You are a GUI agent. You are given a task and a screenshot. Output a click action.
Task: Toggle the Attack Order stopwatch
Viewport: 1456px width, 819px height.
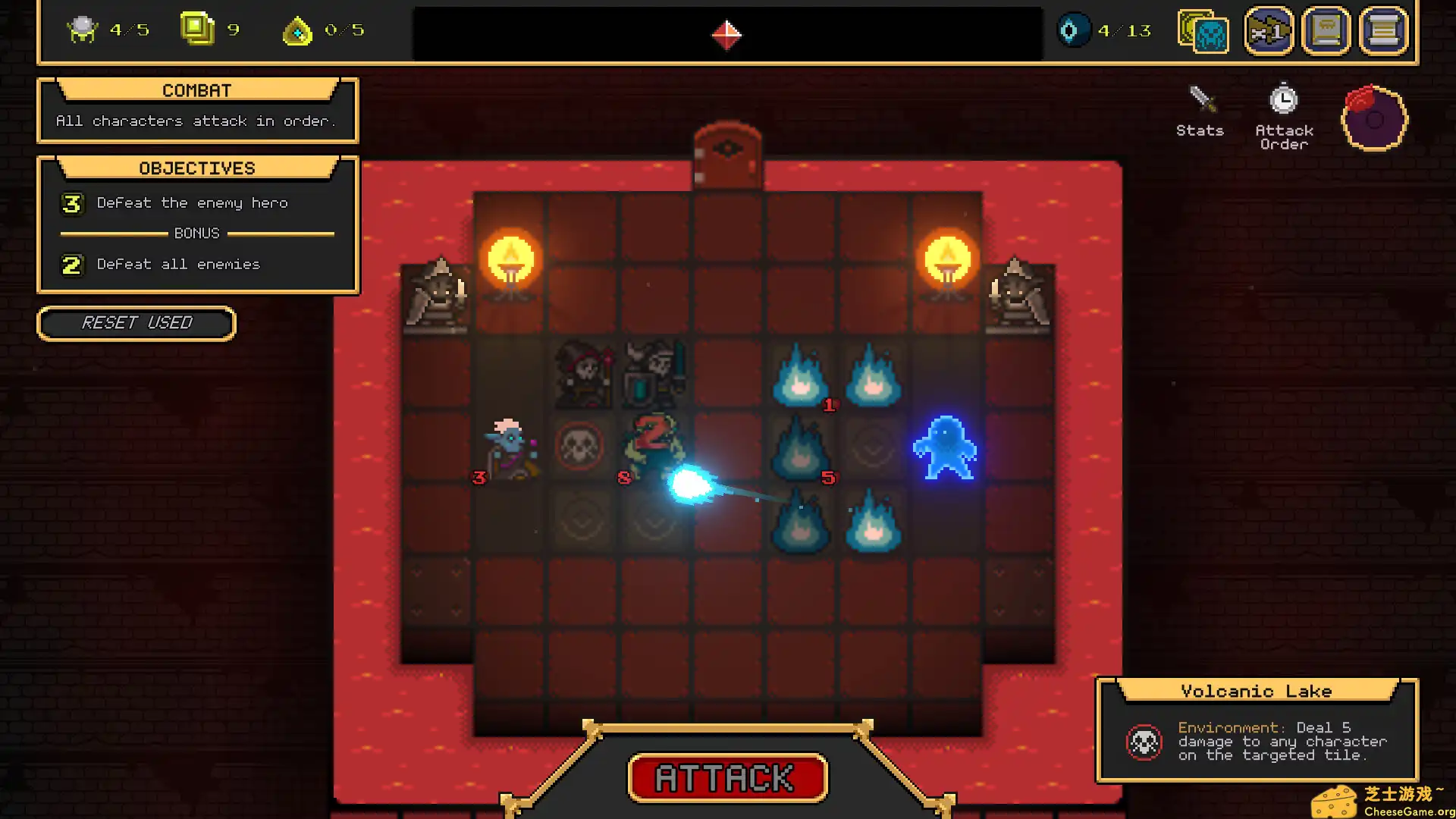tap(1284, 115)
